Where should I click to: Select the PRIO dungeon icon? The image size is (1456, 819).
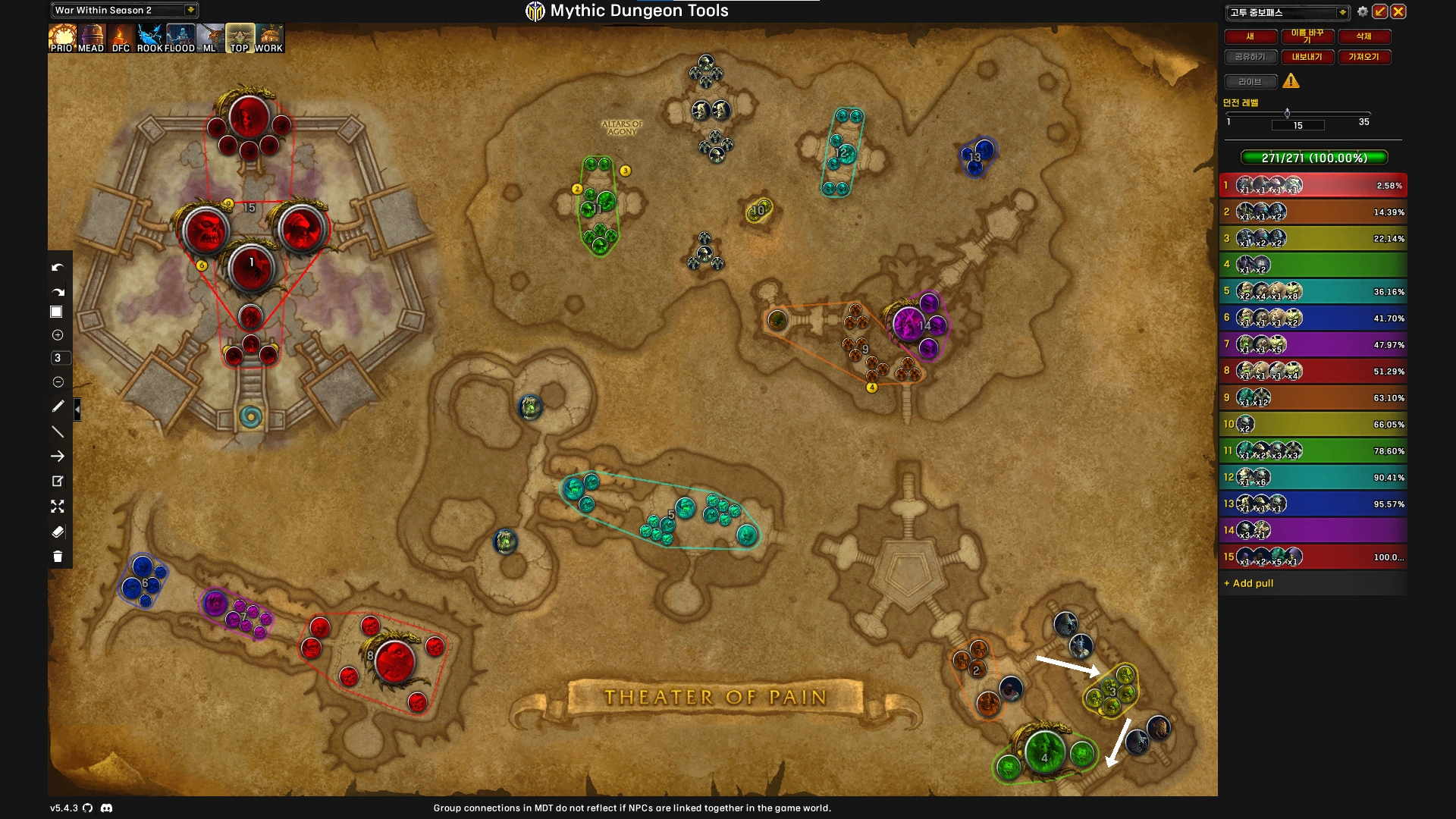tap(61, 38)
